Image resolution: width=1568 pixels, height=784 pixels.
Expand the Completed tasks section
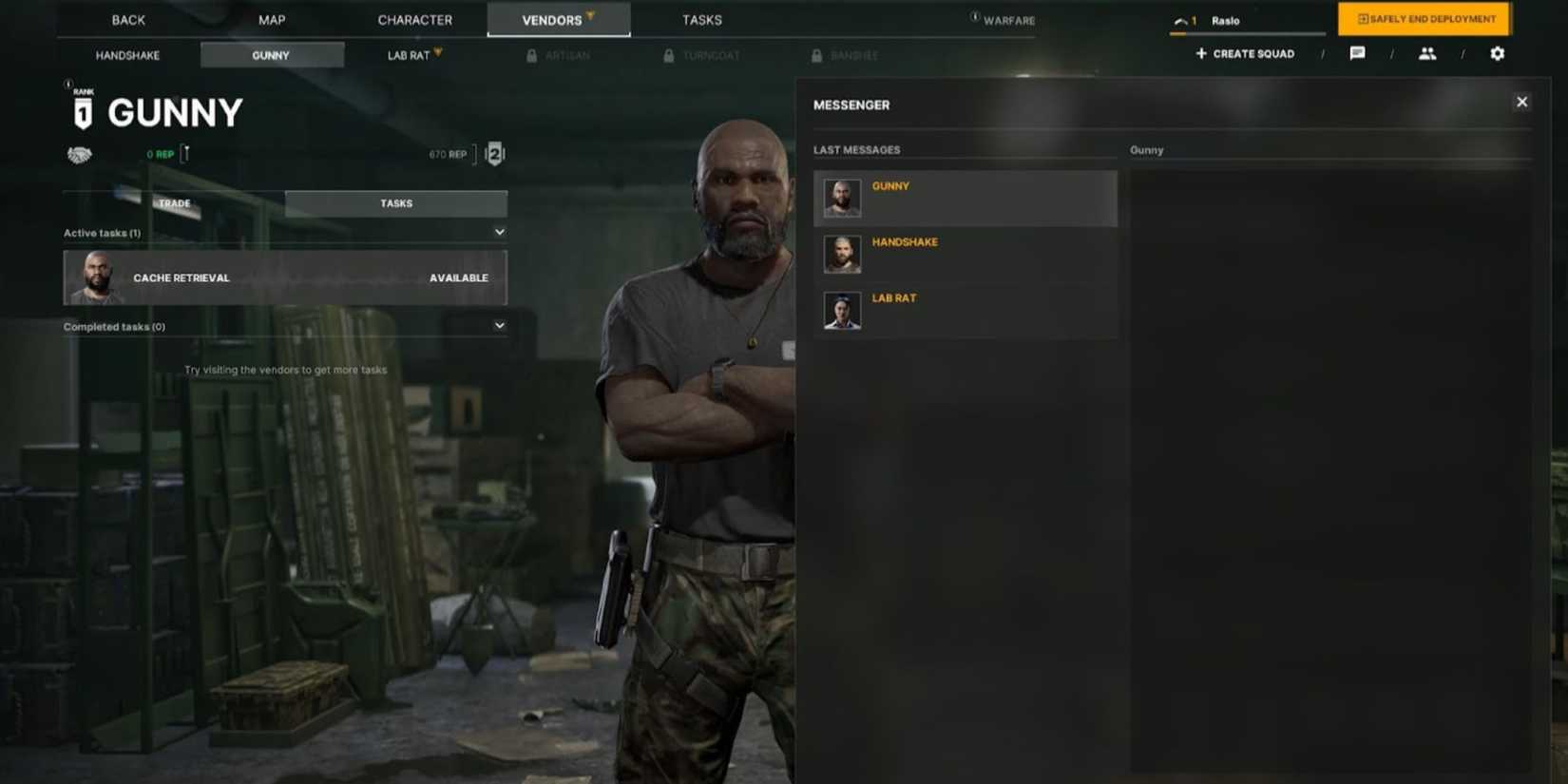(x=499, y=325)
